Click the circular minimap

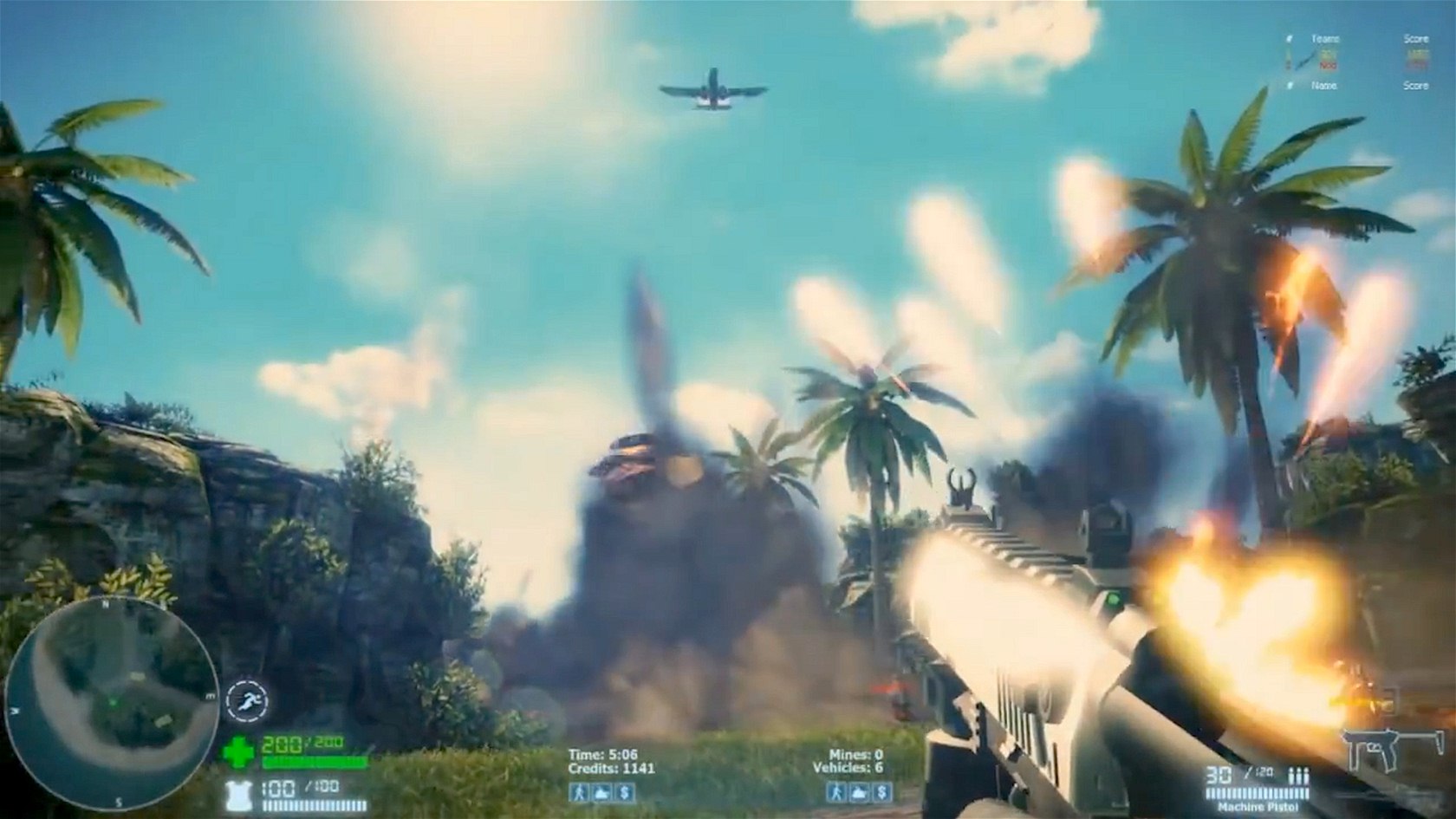pyautogui.click(x=111, y=703)
